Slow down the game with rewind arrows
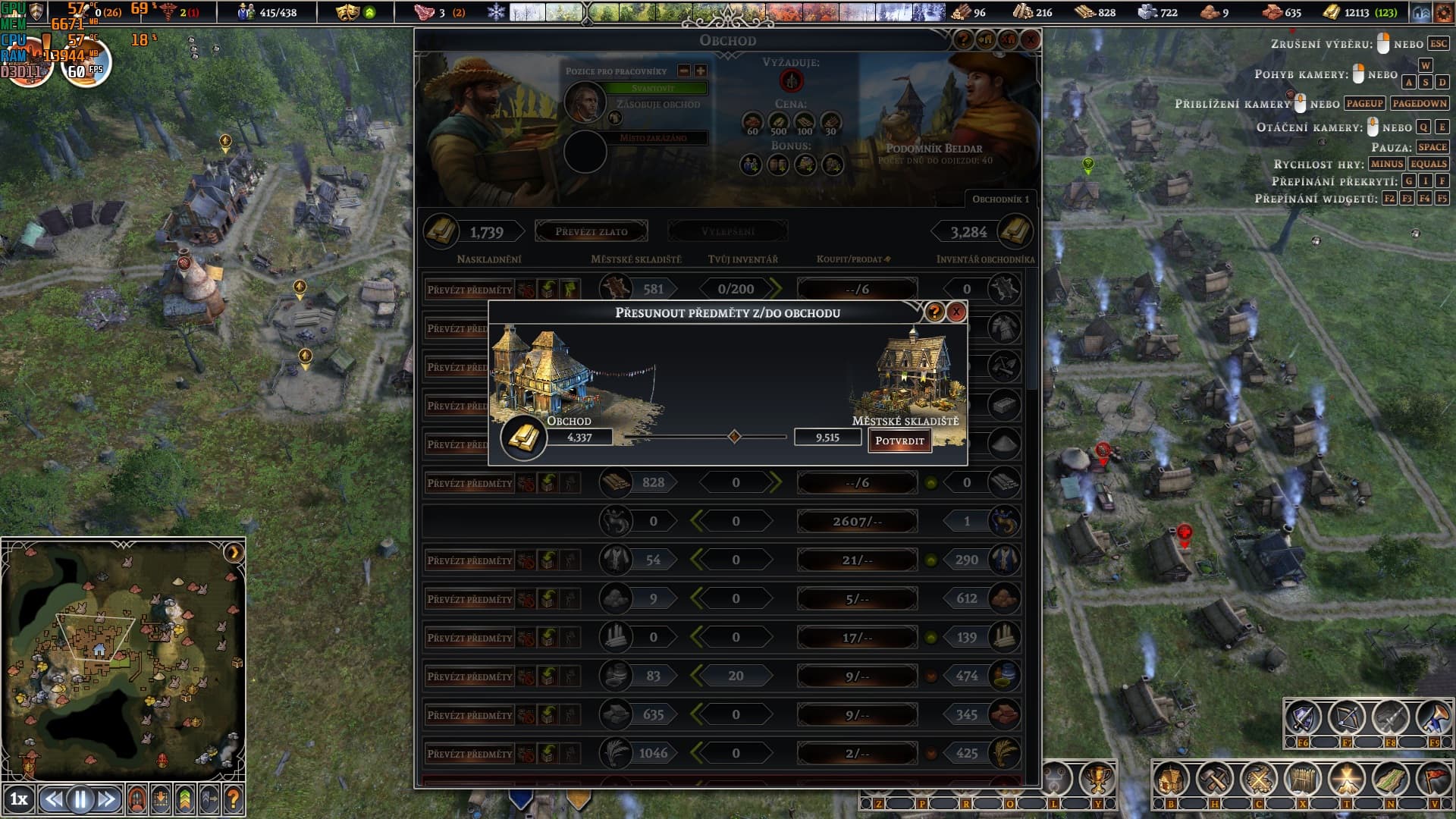This screenshot has height=819, width=1456. pyautogui.click(x=52, y=799)
